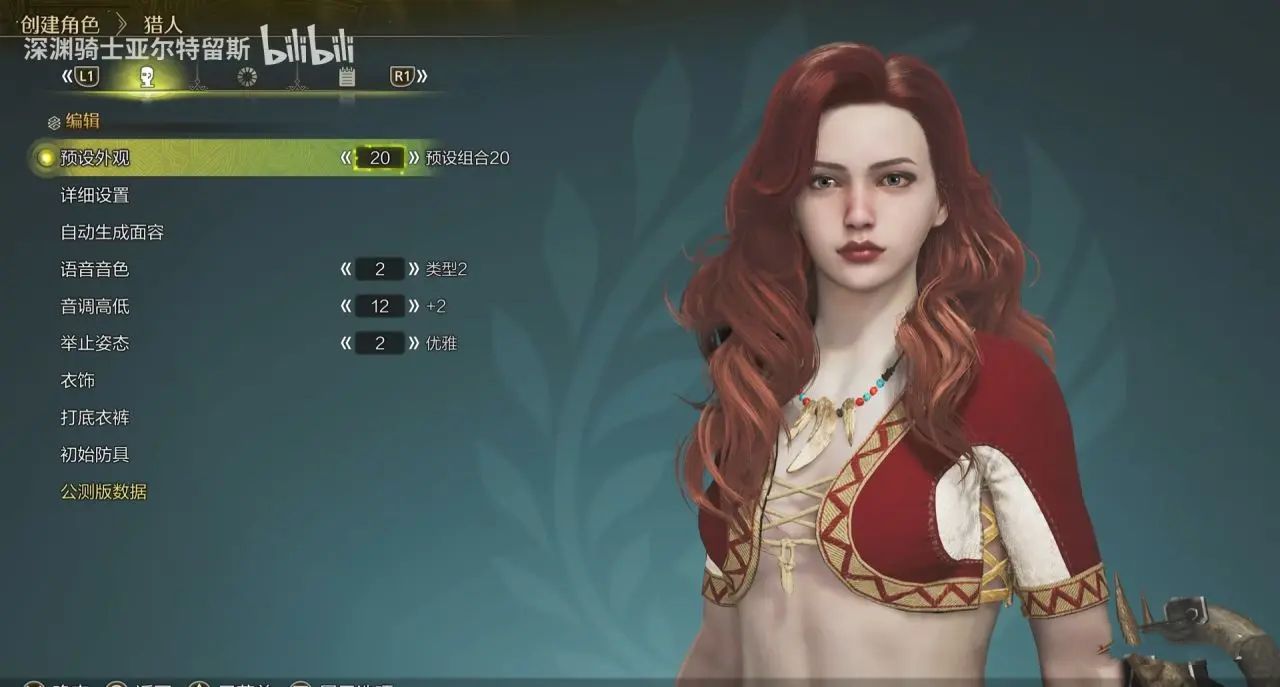Choose 自动生成面容 auto-generate face

pos(112,232)
